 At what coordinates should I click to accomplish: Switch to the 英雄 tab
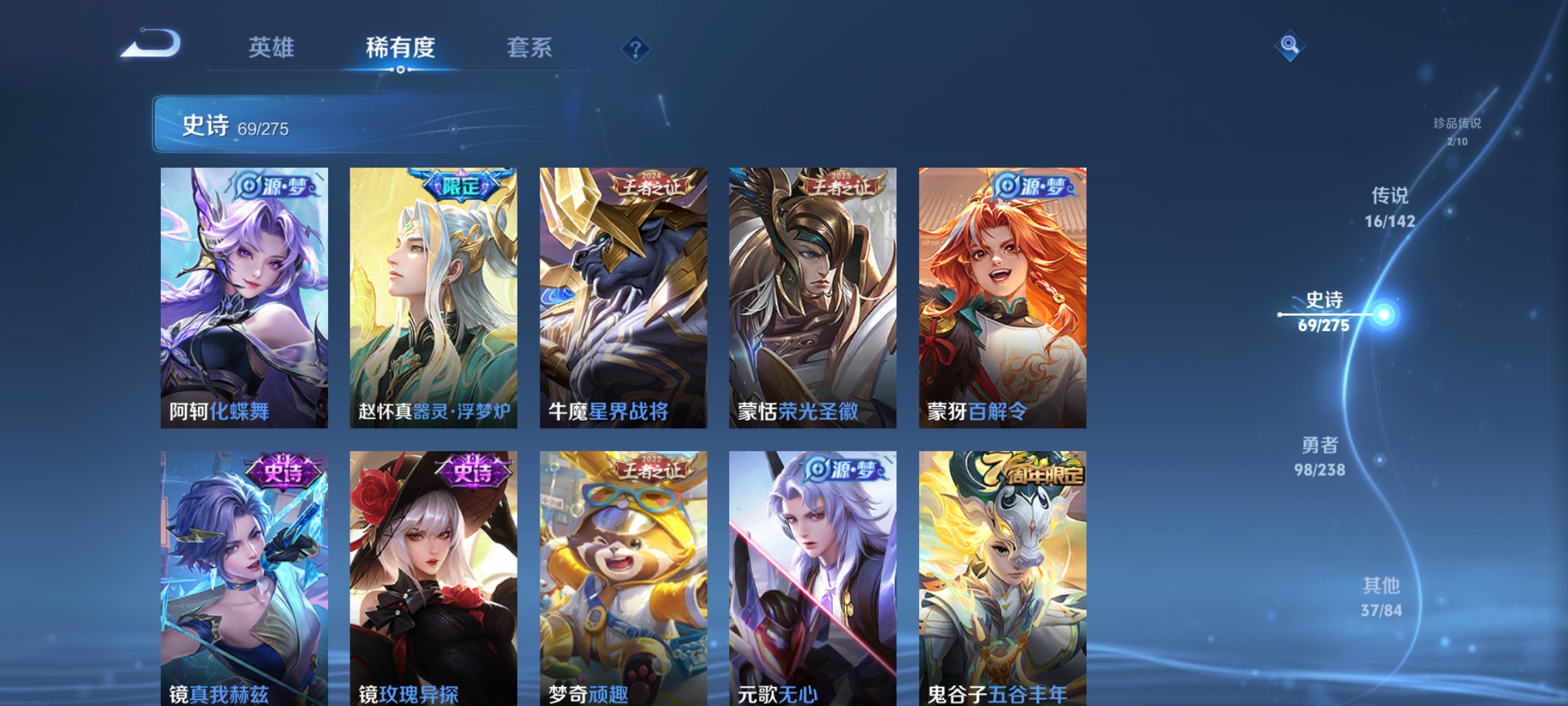coord(272,47)
